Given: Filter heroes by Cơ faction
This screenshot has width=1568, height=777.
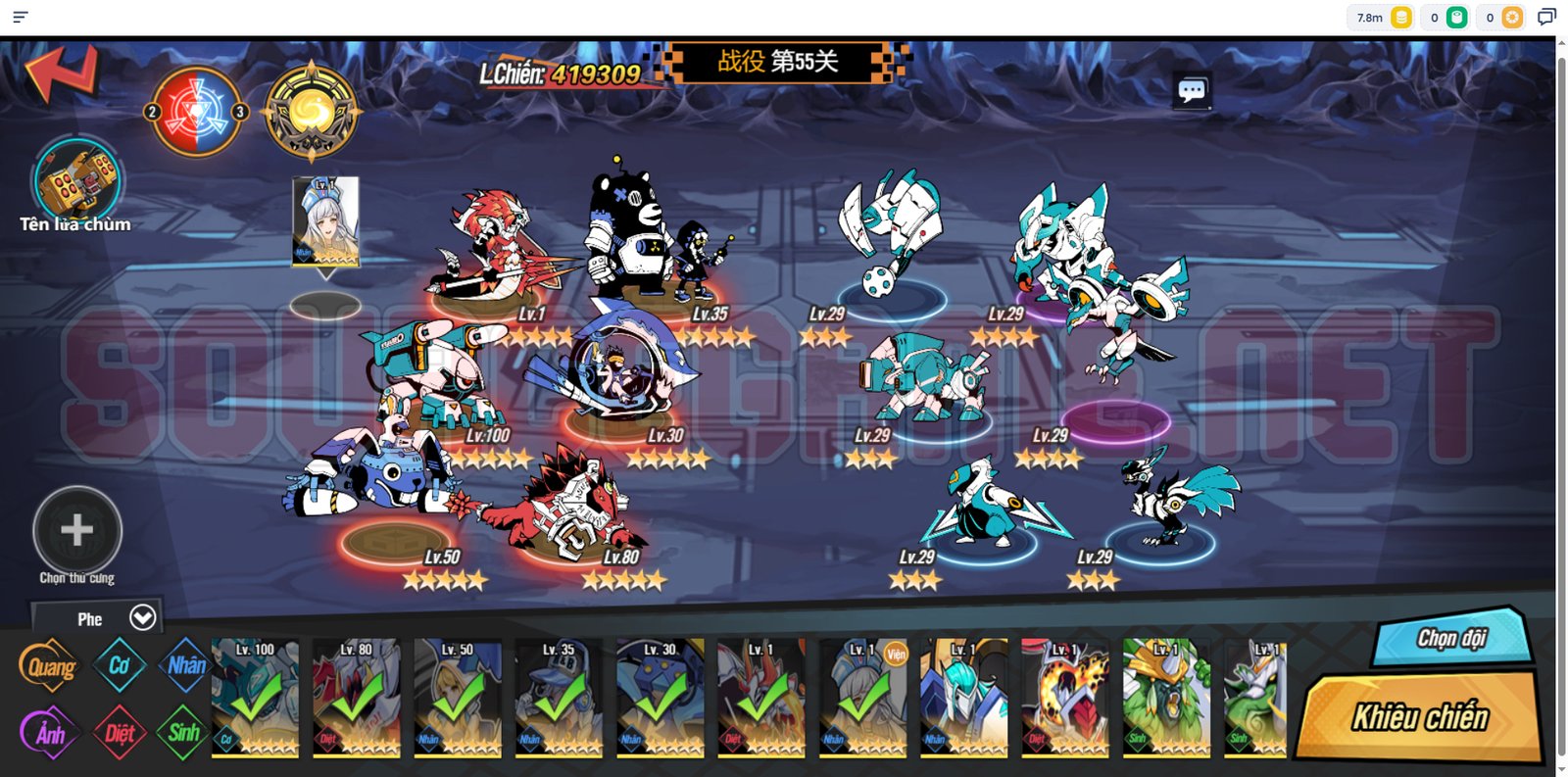Looking at the screenshot, I should point(119,666).
